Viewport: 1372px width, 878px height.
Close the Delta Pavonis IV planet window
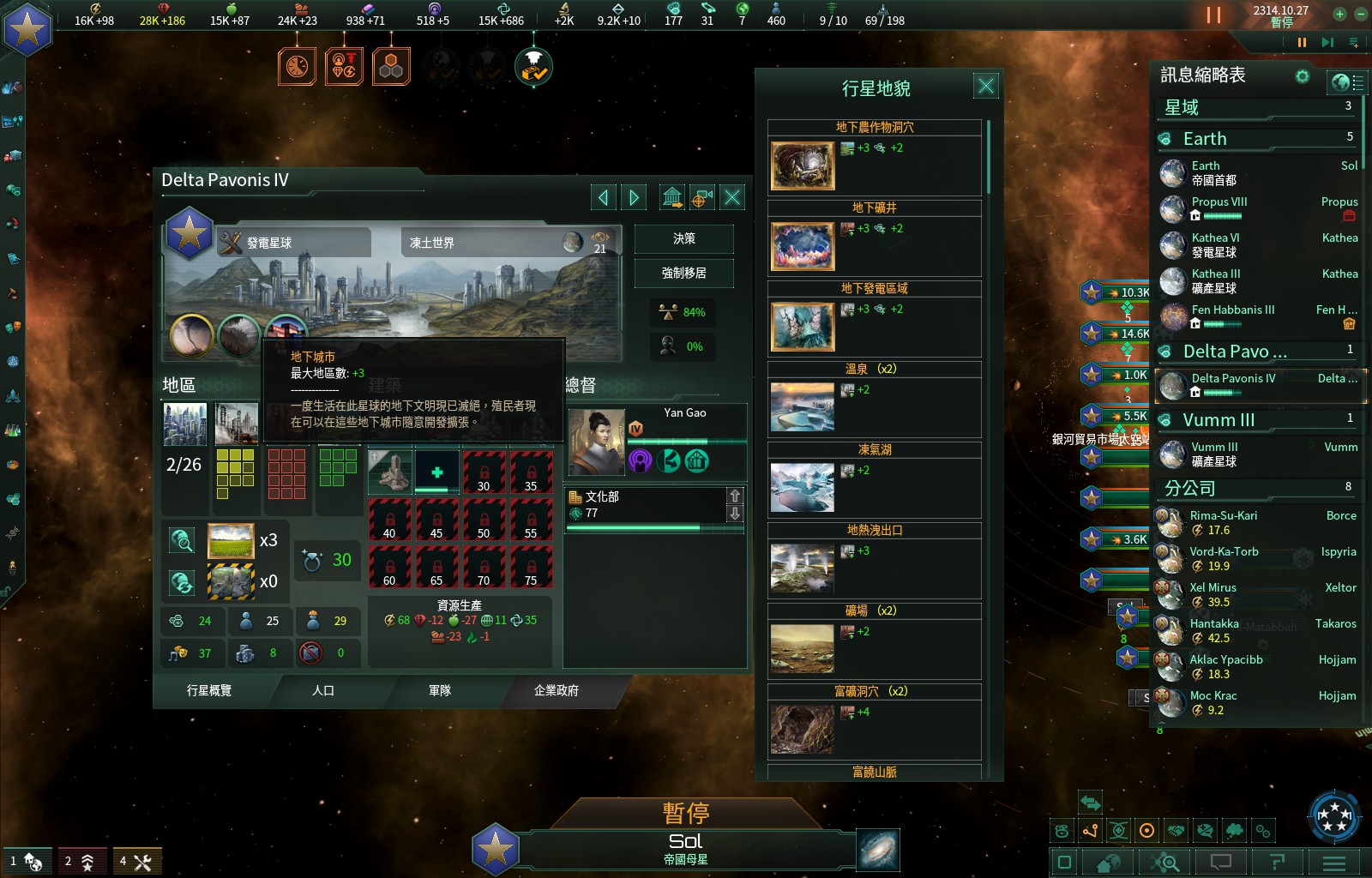pyautogui.click(x=732, y=198)
